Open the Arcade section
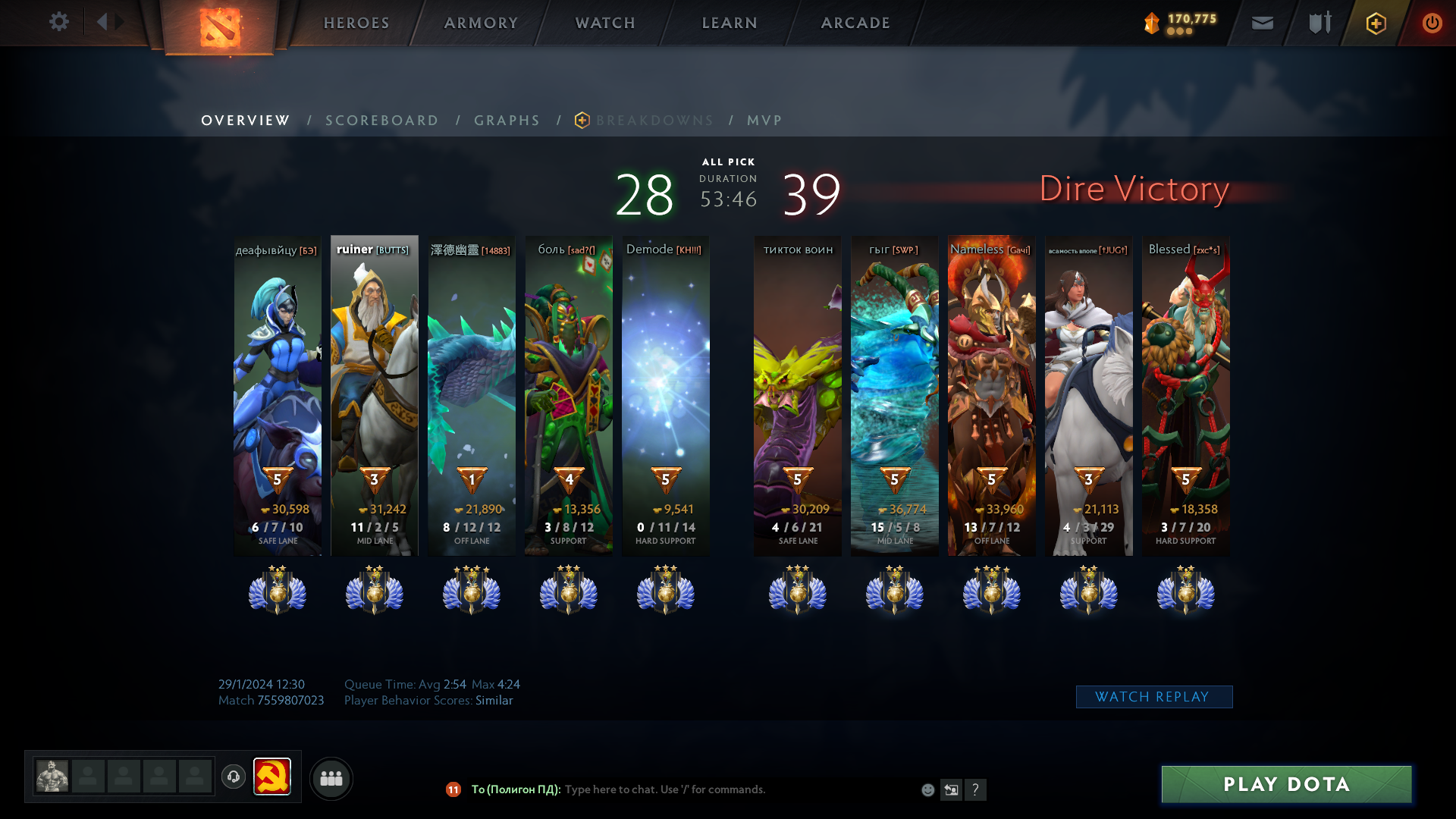Viewport: 1456px width, 819px height. 855,23
